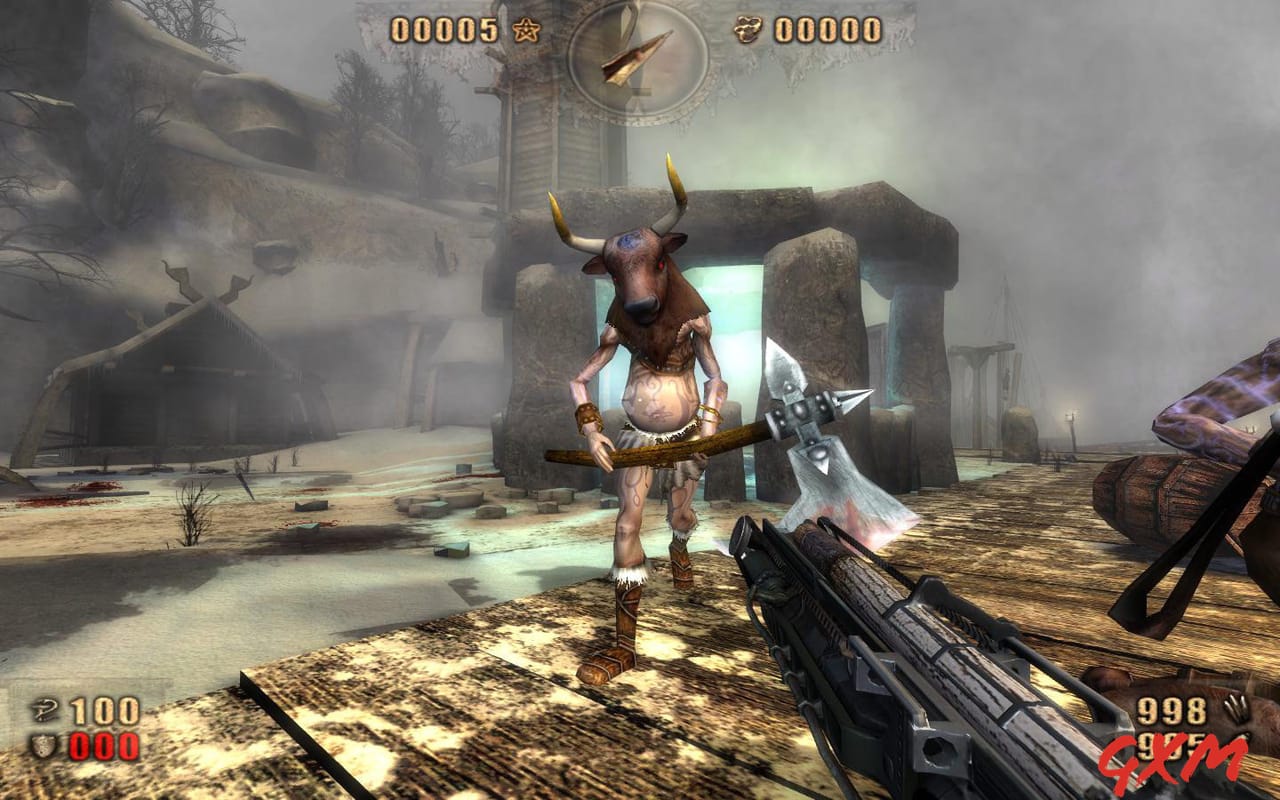Click the secondary ammo counter below 998
Screen dimensions: 1280x800
click(x=1168, y=747)
